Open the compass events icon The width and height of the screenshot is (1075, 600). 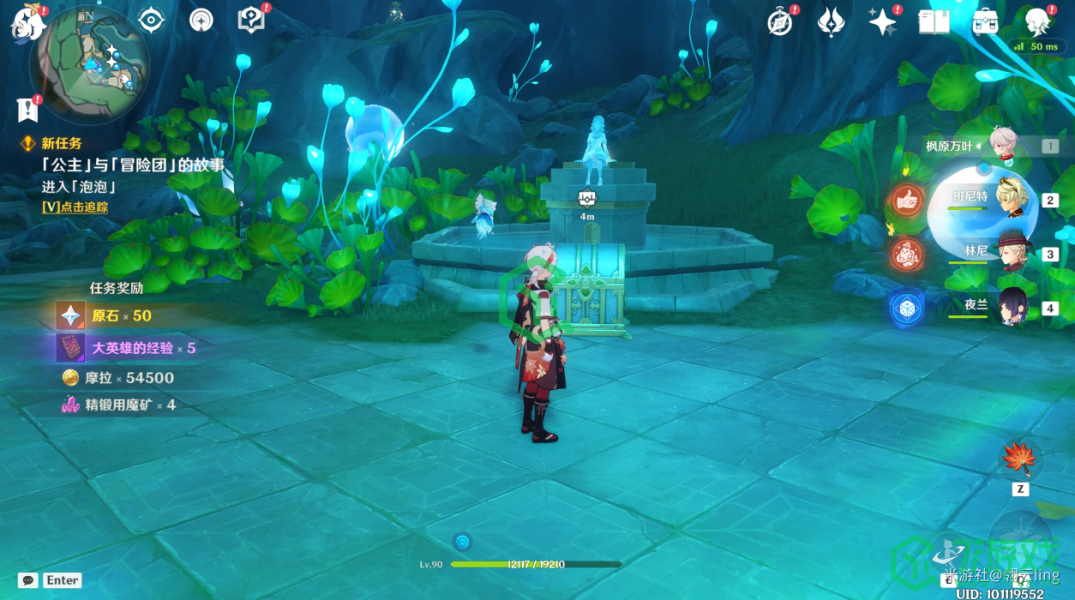pyautogui.click(x=780, y=22)
